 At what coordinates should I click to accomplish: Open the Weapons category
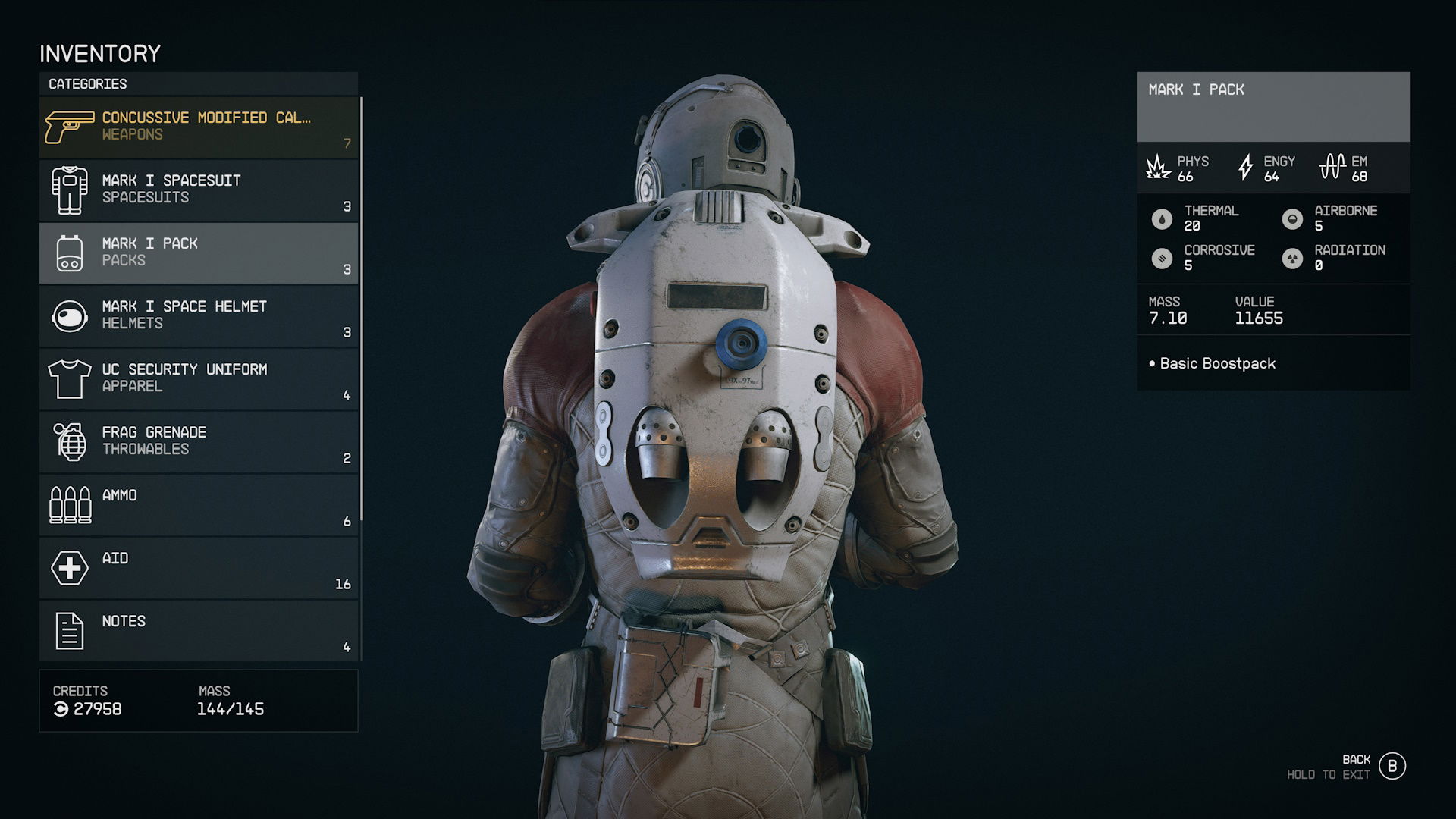pyautogui.click(x=199, y=127)
